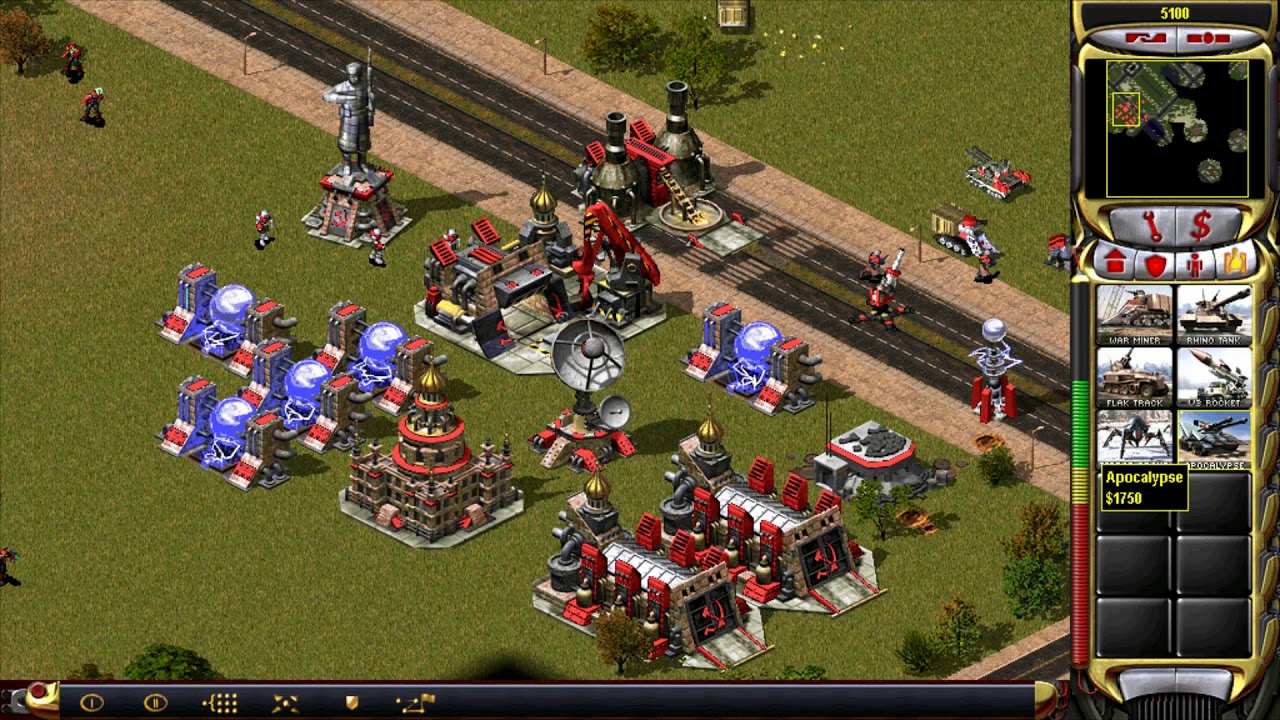This screenshot has width=1280, height=720.
Task: Select control group one button
Action: (x=91, y=703)
